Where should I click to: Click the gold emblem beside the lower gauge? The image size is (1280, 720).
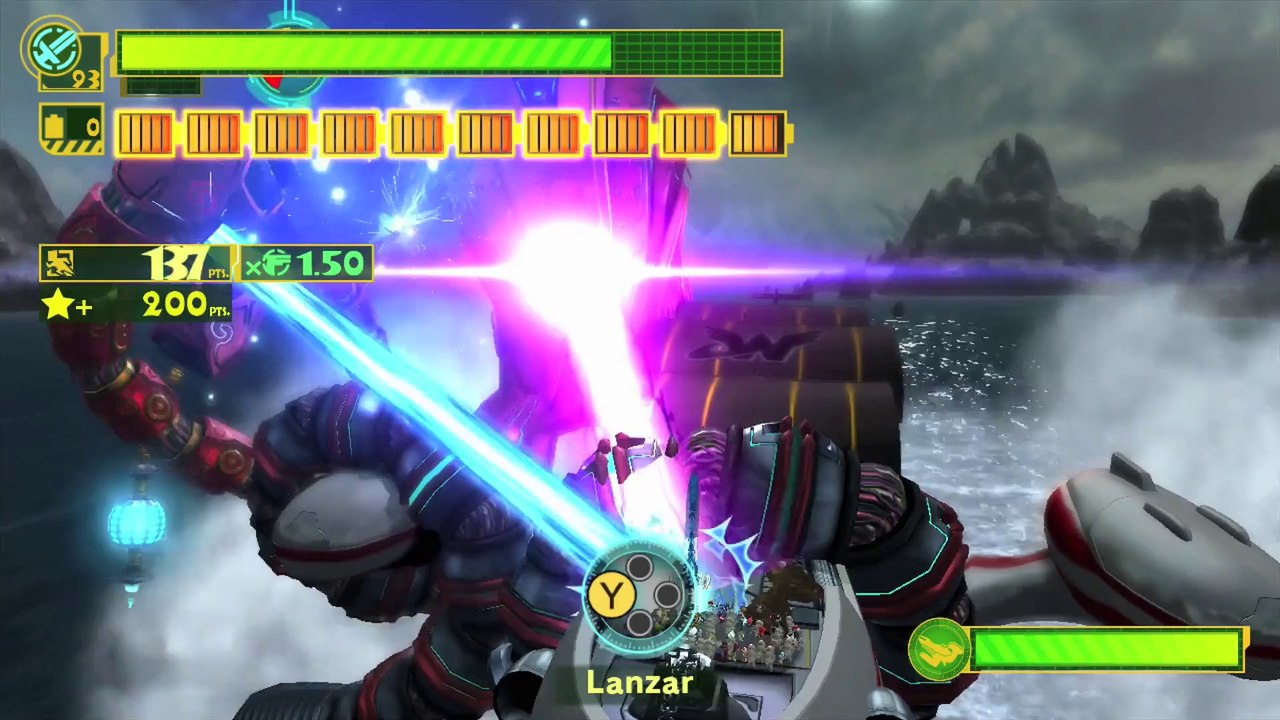pyautogui.click(x=938, y=649)
